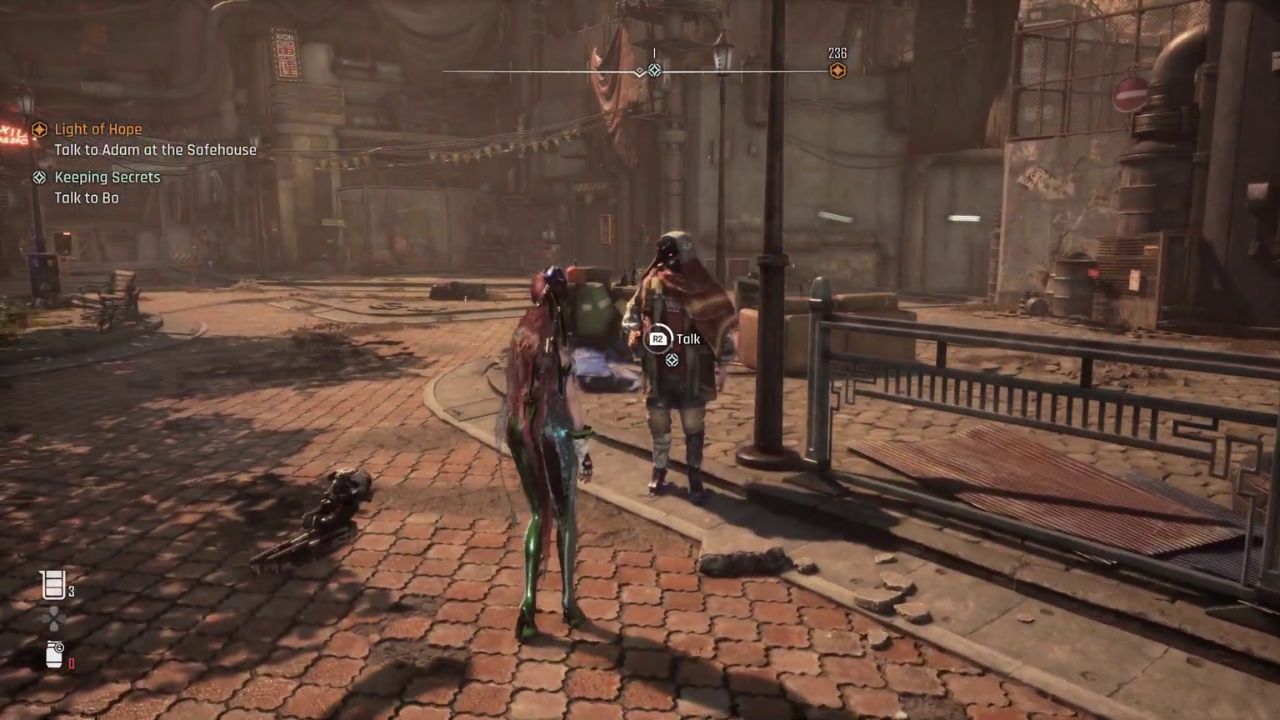Select the Keeping Secrets quest title

tap(107, 177)
